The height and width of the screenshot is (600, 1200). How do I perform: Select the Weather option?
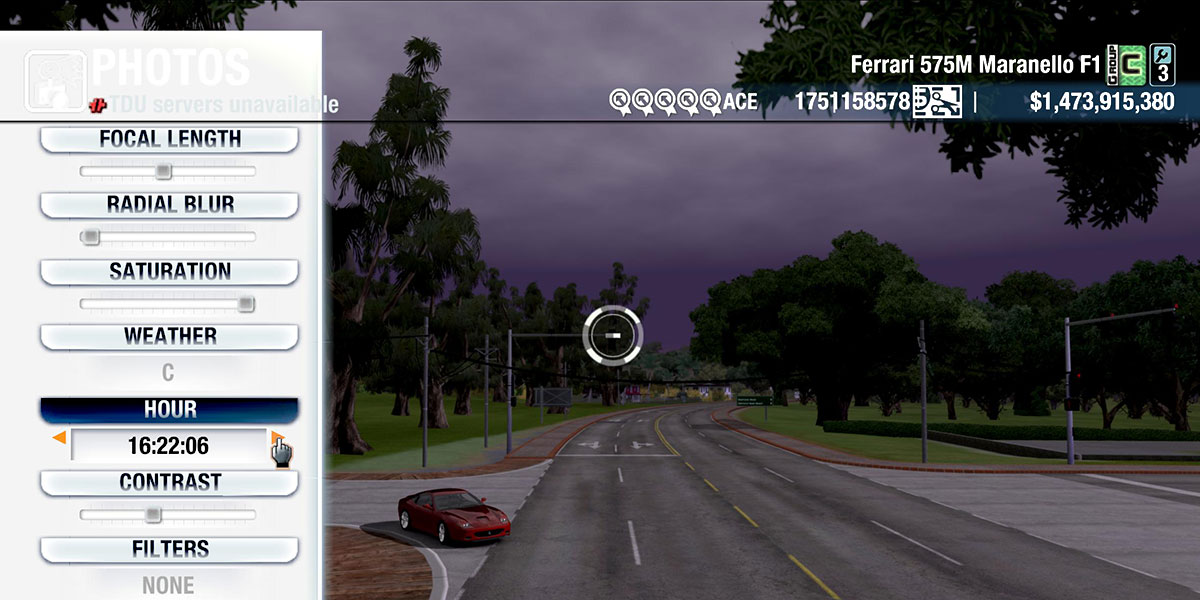(169, 337)
